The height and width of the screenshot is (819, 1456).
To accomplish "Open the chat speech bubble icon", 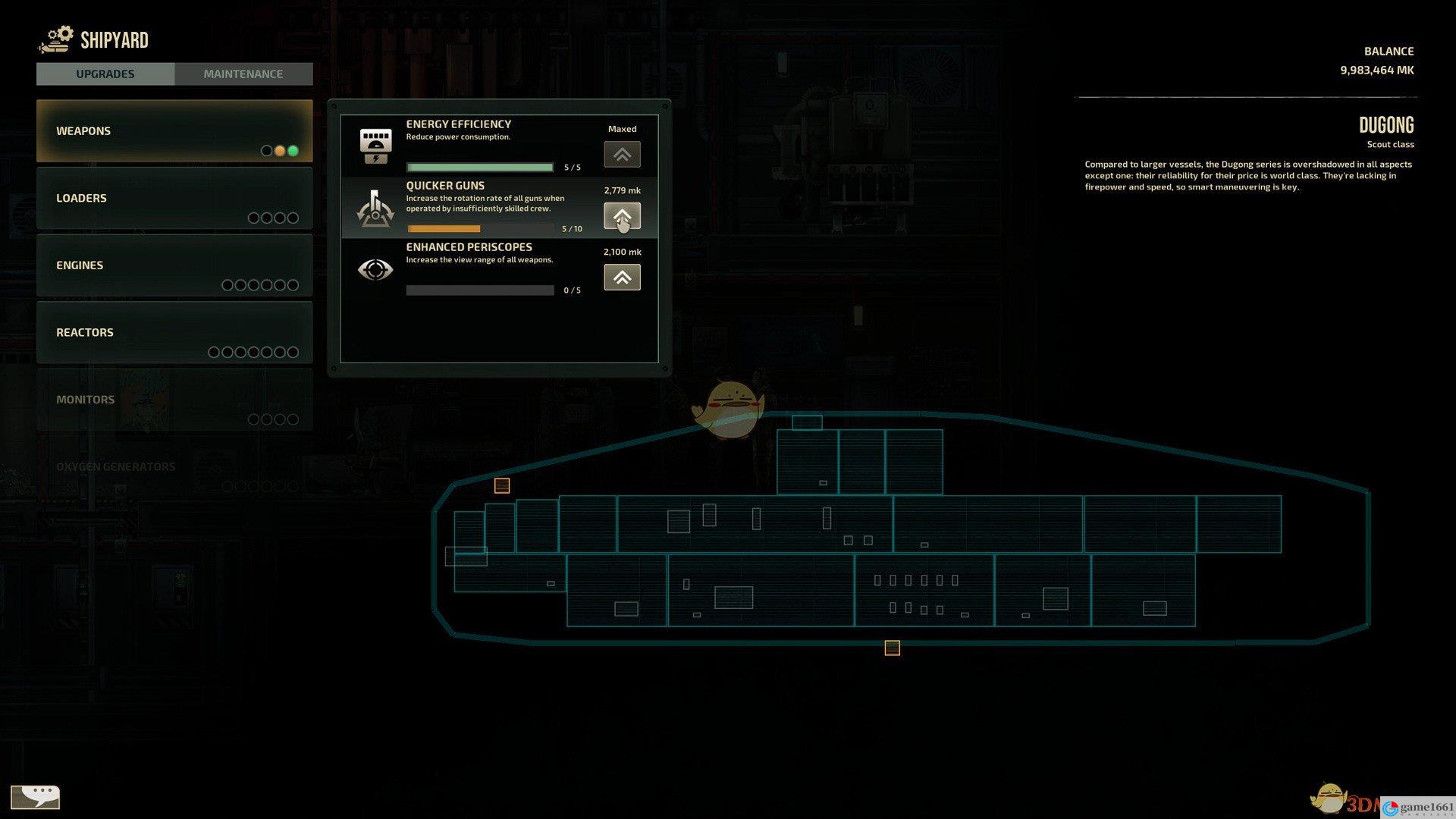I will [x=36, y=797].
